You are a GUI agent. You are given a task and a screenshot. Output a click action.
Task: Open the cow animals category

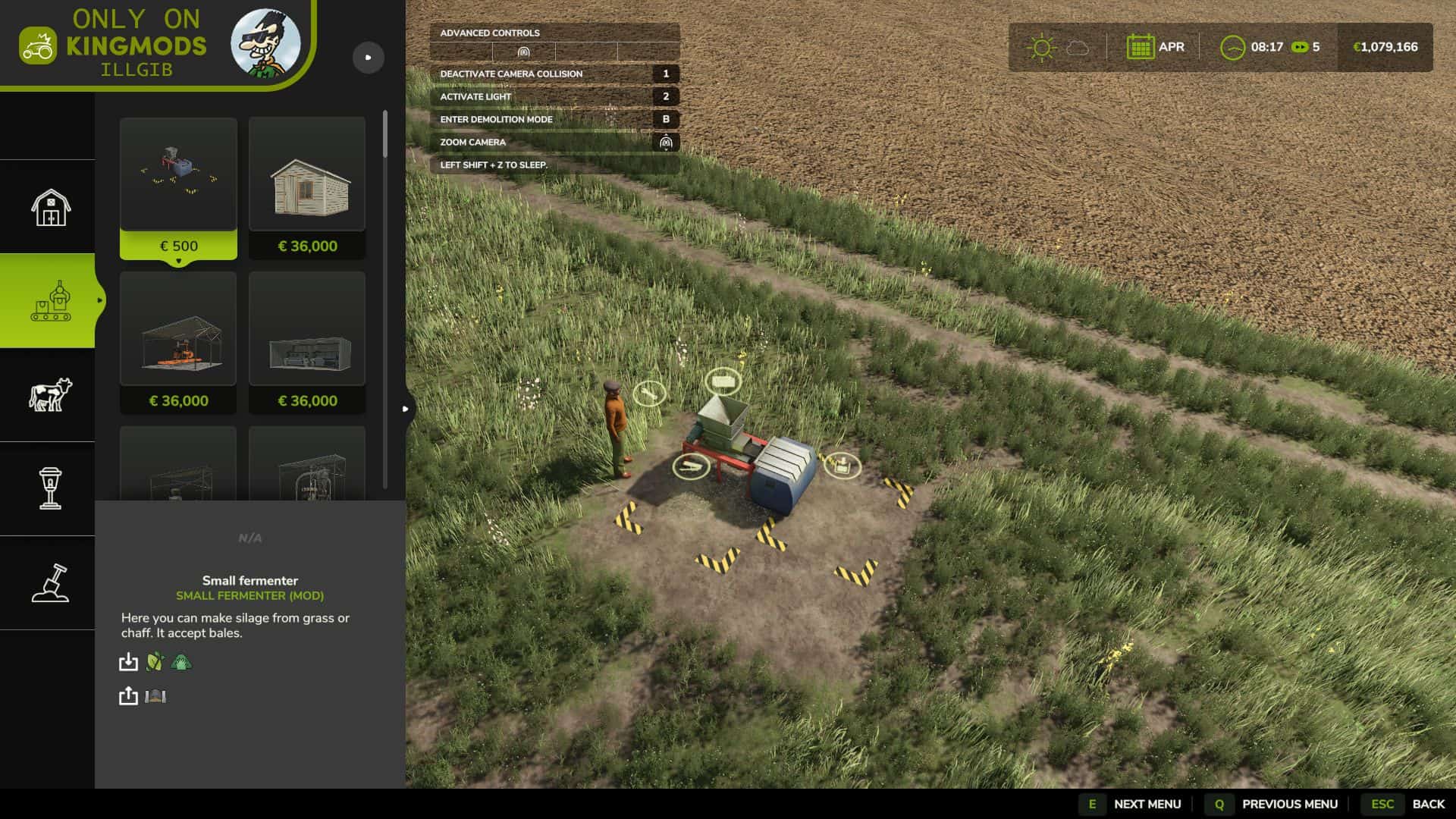point(50,395)
